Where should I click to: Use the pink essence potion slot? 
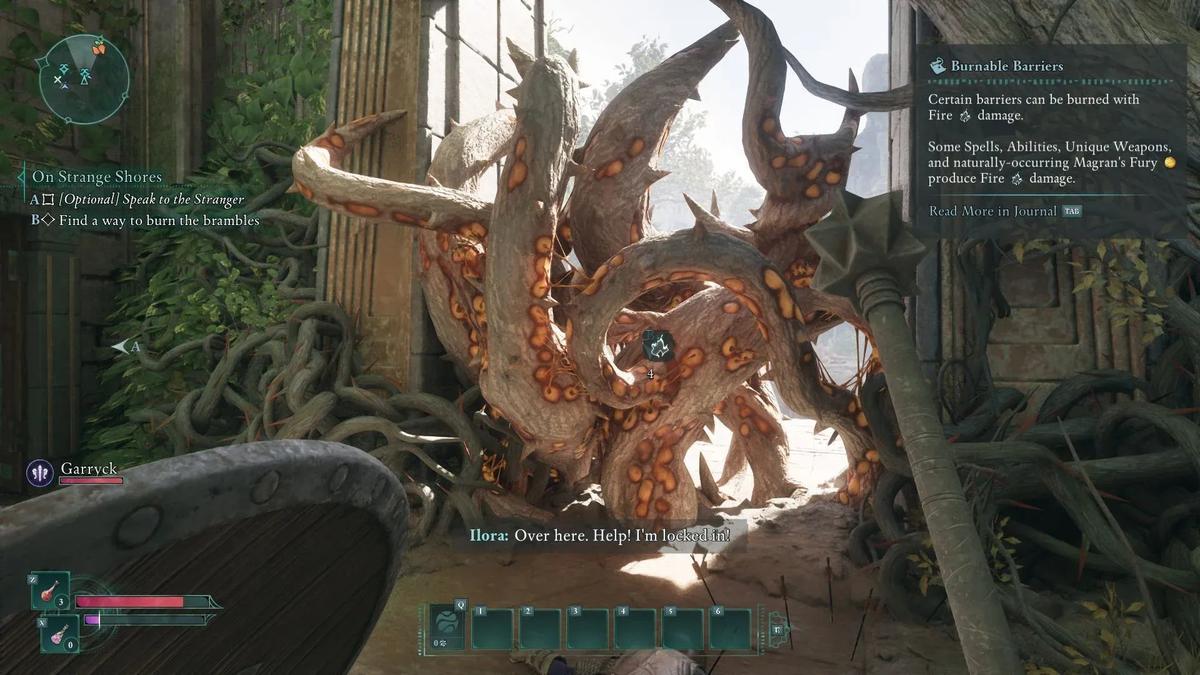point(59,633)
